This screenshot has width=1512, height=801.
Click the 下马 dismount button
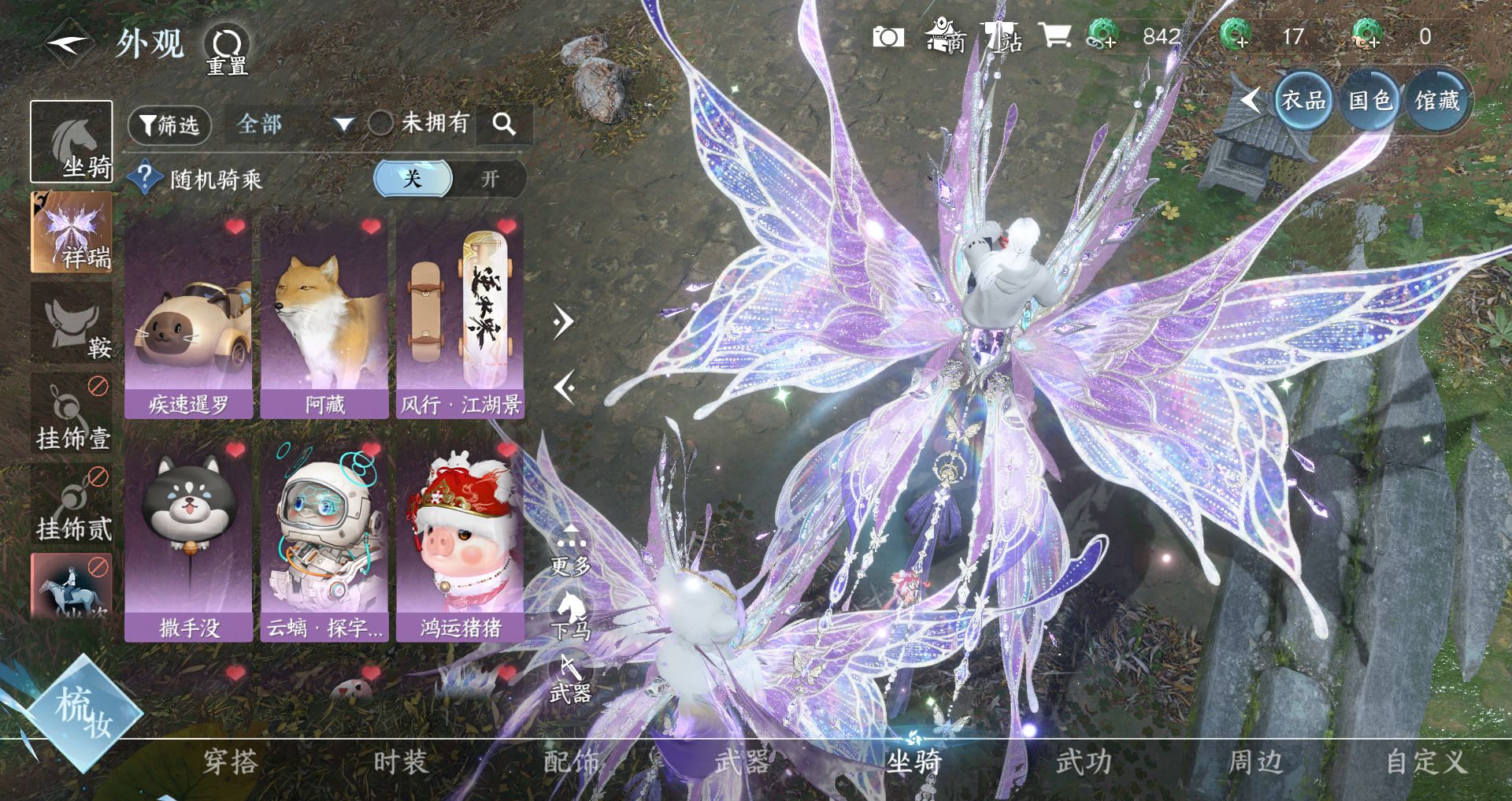(x=571, y=616)
